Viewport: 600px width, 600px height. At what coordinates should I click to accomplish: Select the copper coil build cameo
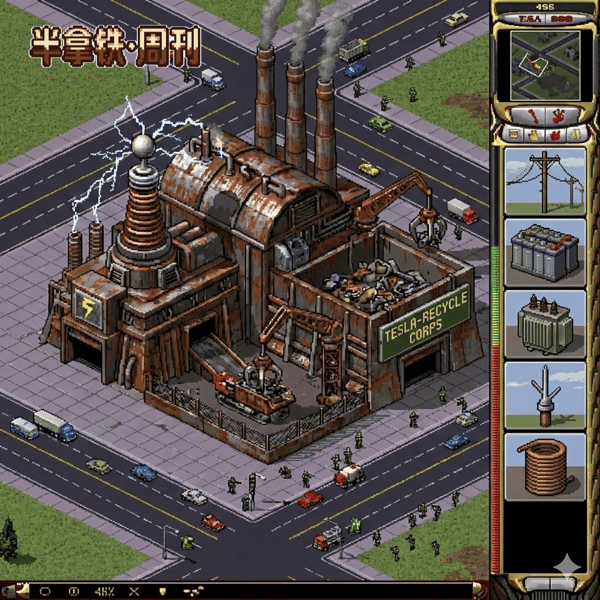[545, 466]
